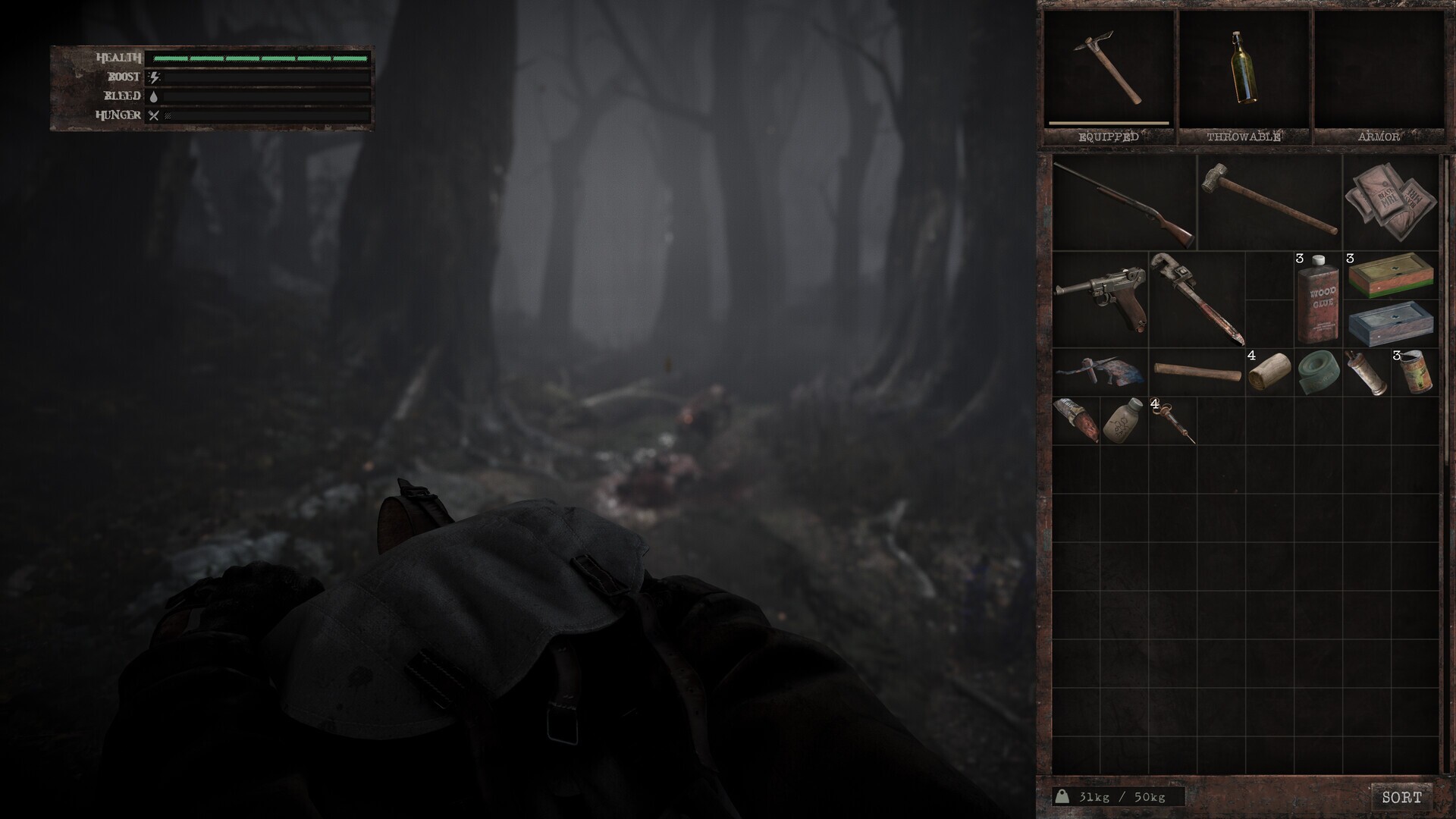This screenshot has height=819, width=1456.
Task: Click the Bleed droplet indicator
Action: [x=155, y=96]
